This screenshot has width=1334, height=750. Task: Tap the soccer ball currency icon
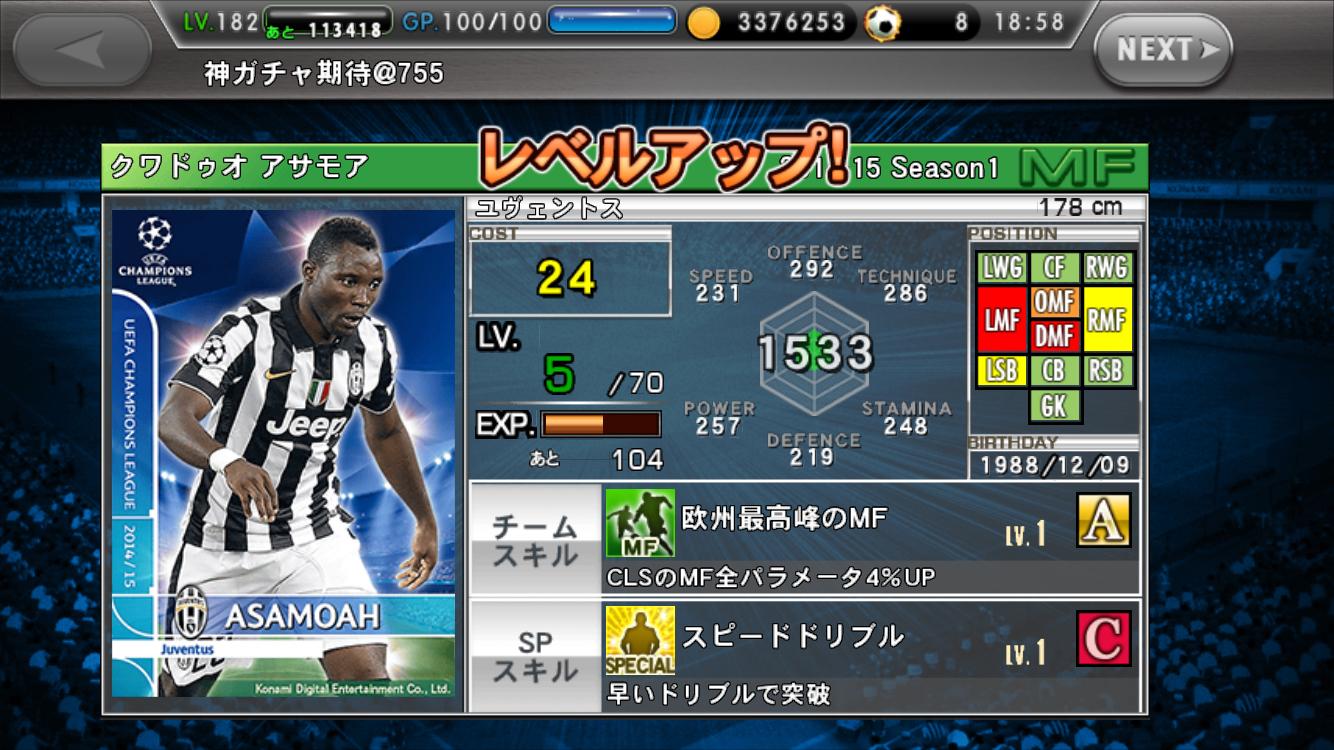(882, 23)
